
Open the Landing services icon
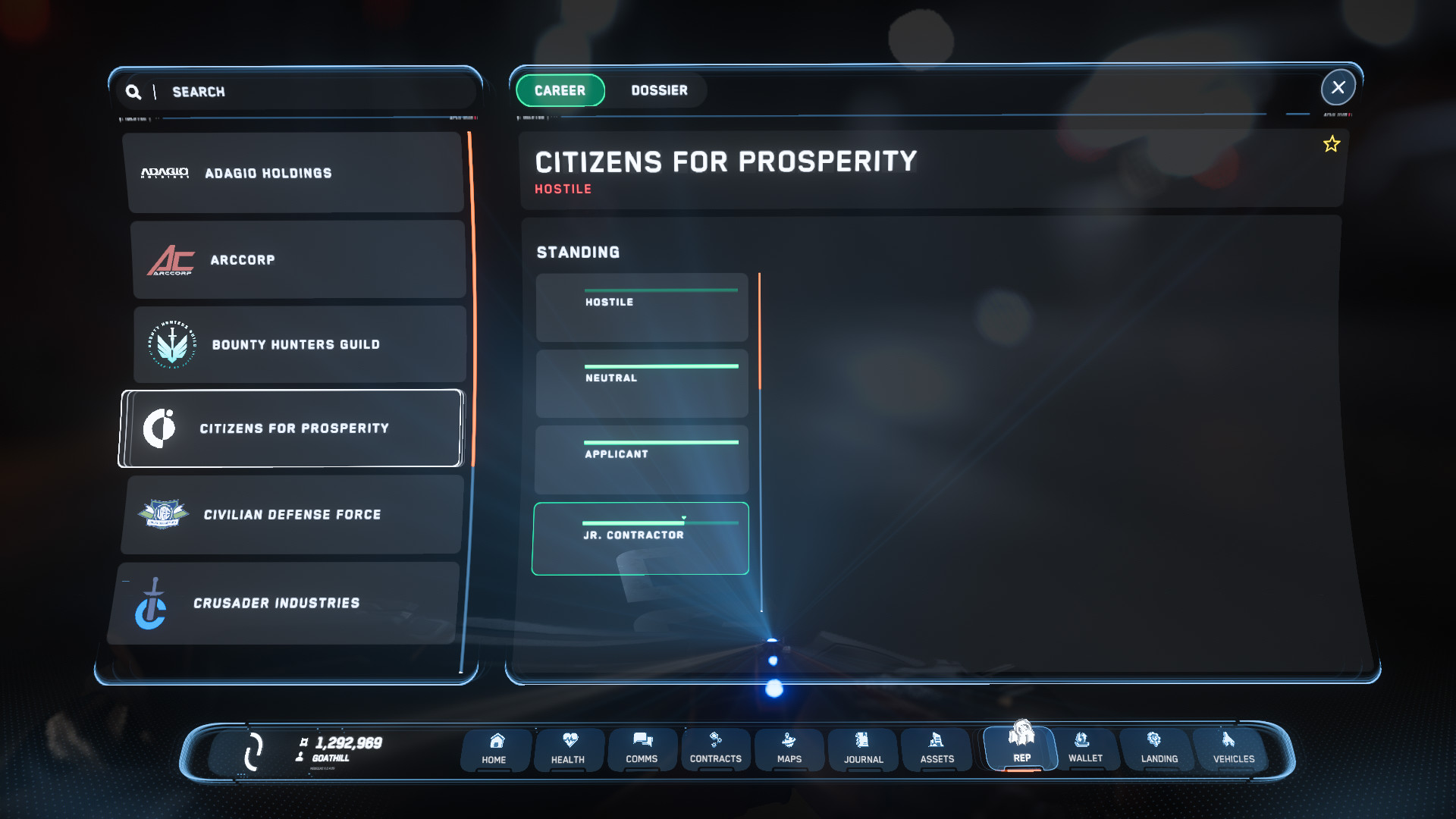pos(1158,749)
